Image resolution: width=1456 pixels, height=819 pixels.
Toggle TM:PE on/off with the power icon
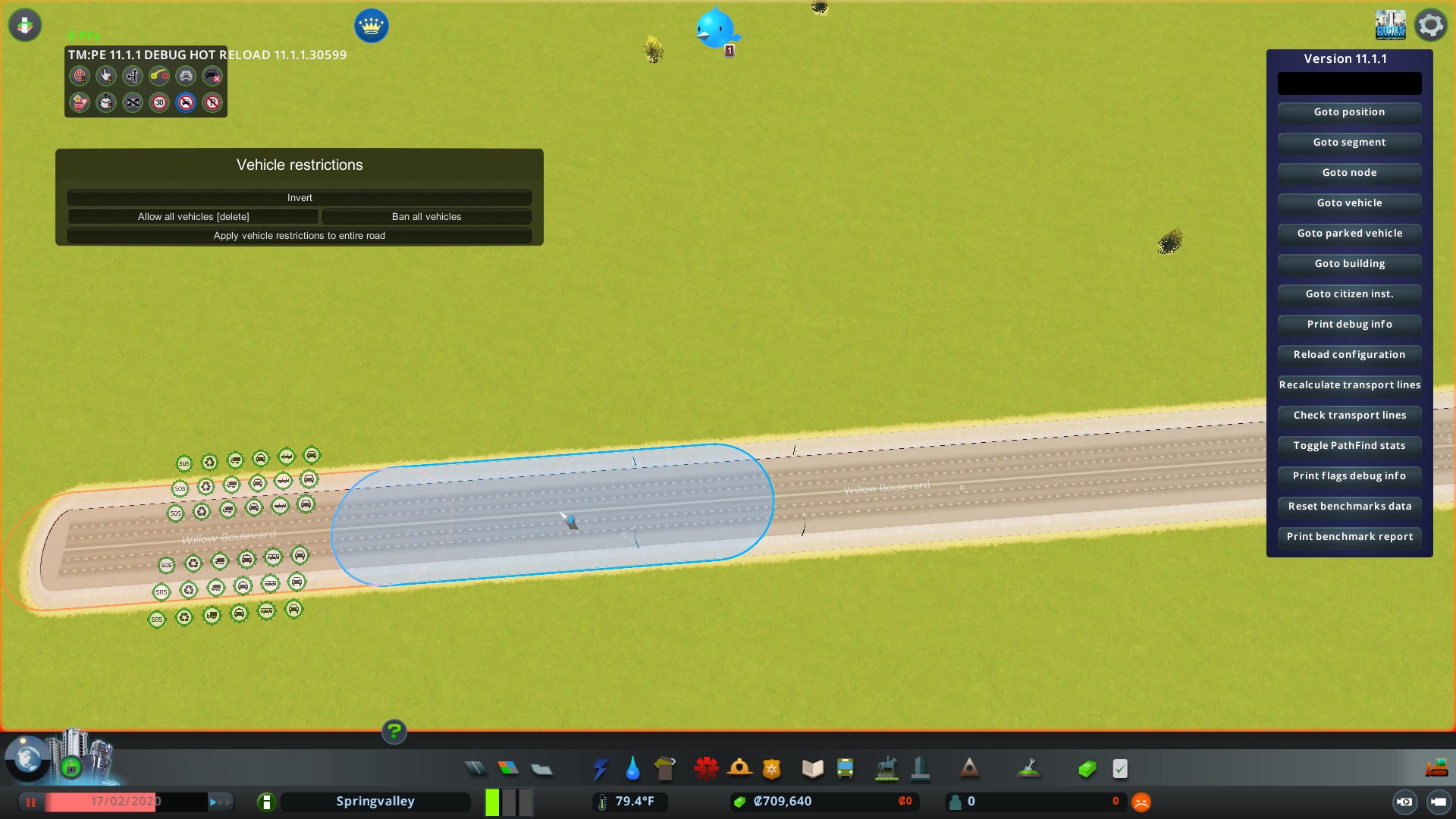point(80,76)
